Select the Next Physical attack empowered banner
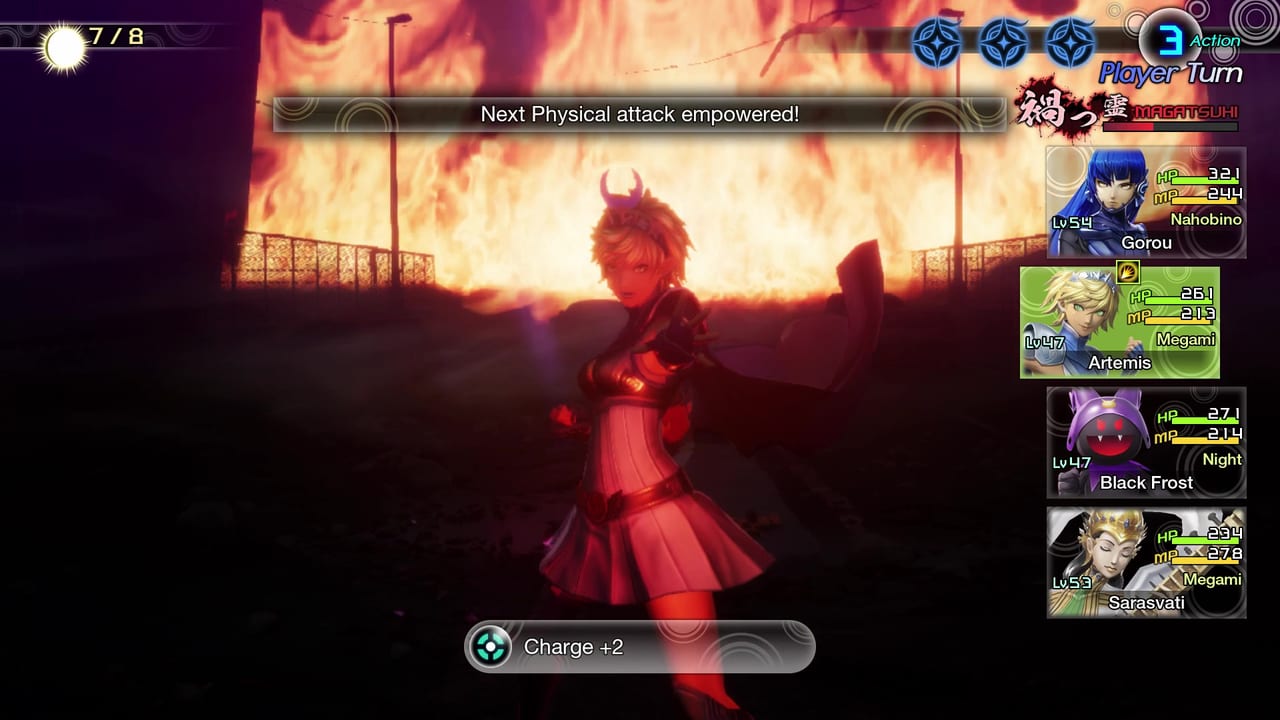This screenshot has width=1280, height=720. (638, 114)
